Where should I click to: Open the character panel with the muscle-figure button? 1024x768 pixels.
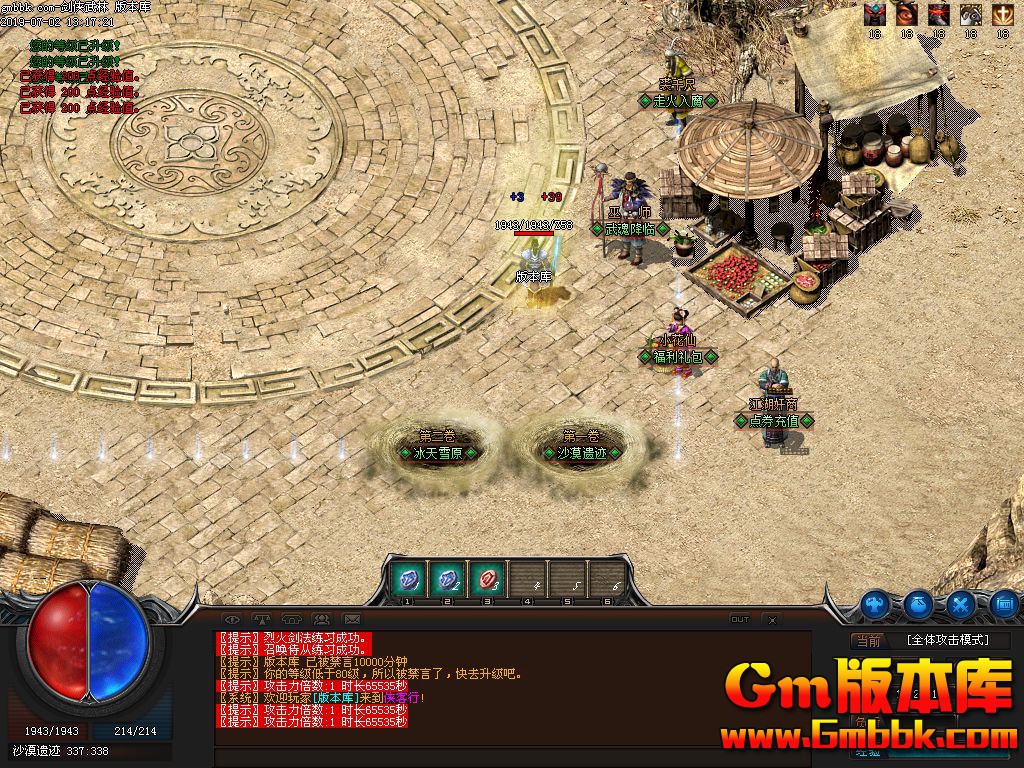[x=876, y=603]
